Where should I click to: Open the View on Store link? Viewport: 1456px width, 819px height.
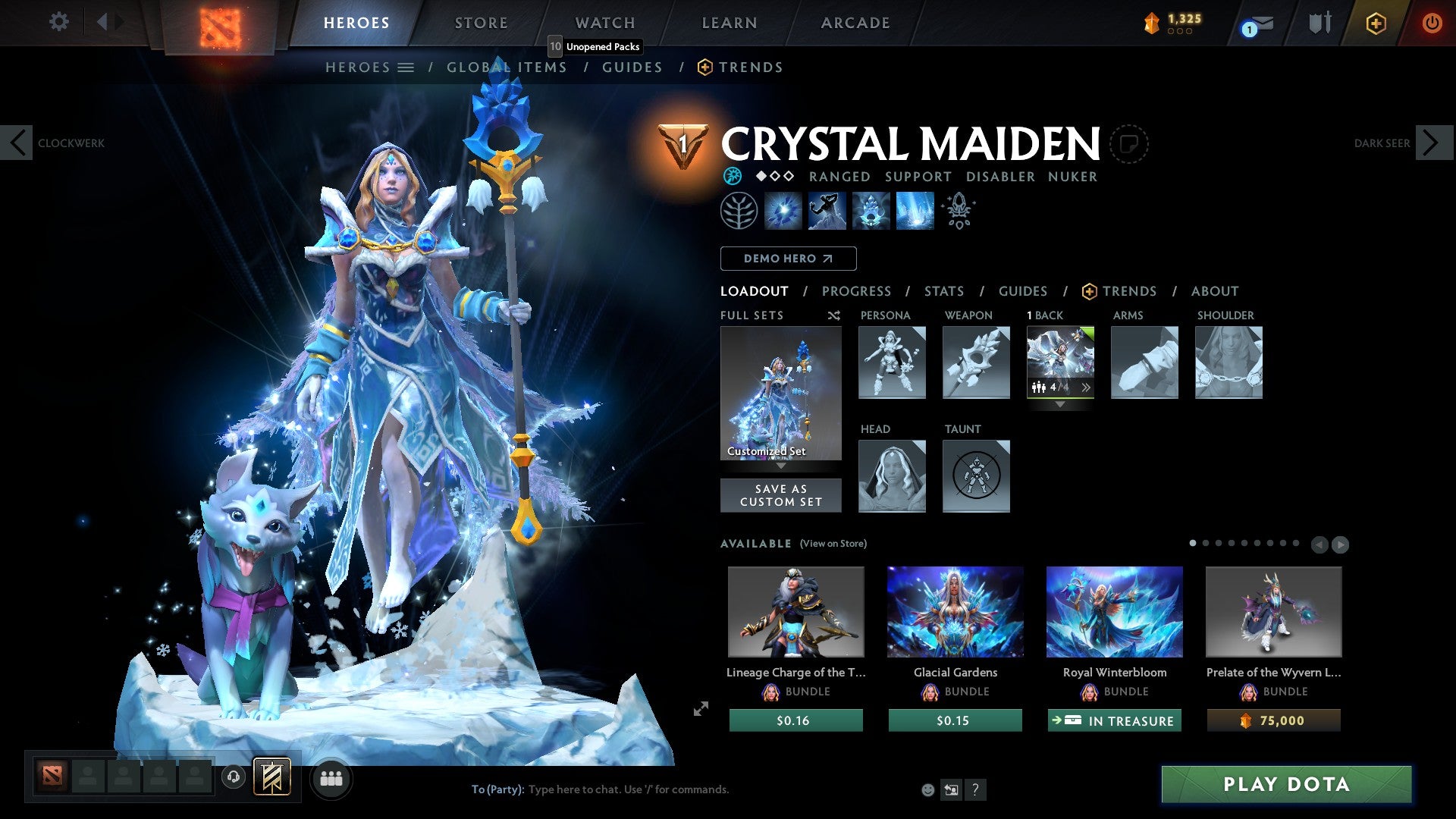click(833, 544)
